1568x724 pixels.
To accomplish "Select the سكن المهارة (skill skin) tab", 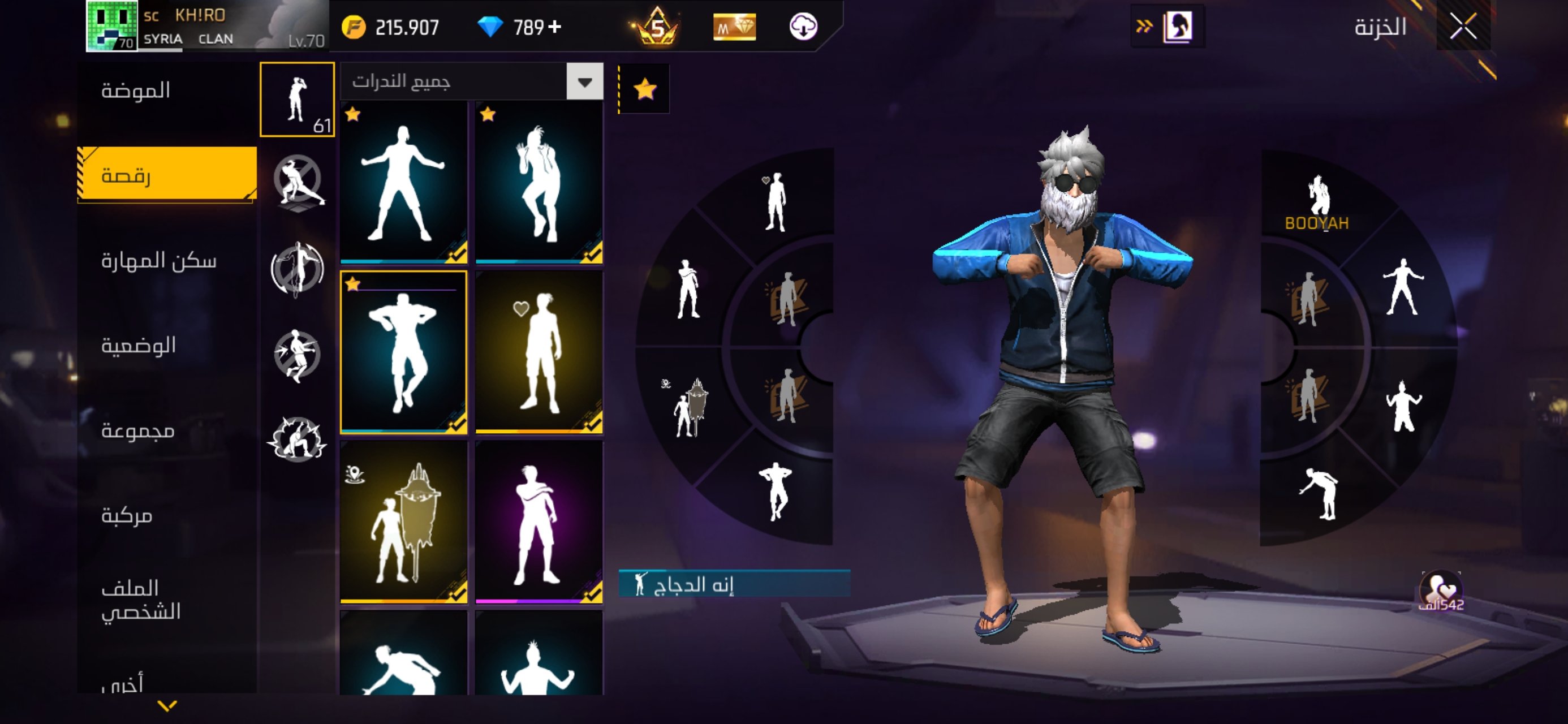I will tap(159, 261).
